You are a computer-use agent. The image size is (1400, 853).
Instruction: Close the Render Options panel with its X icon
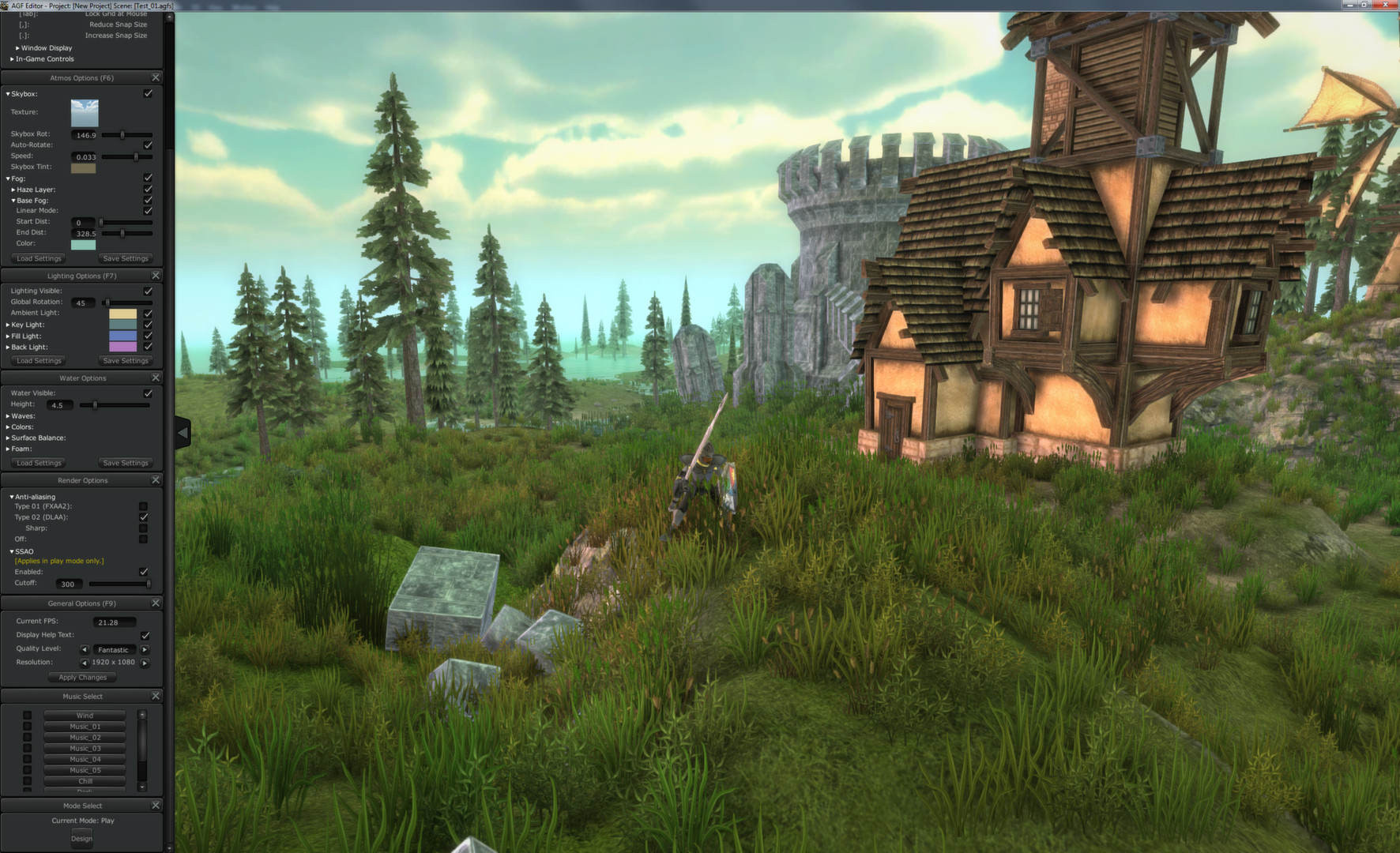coord(156,479)
